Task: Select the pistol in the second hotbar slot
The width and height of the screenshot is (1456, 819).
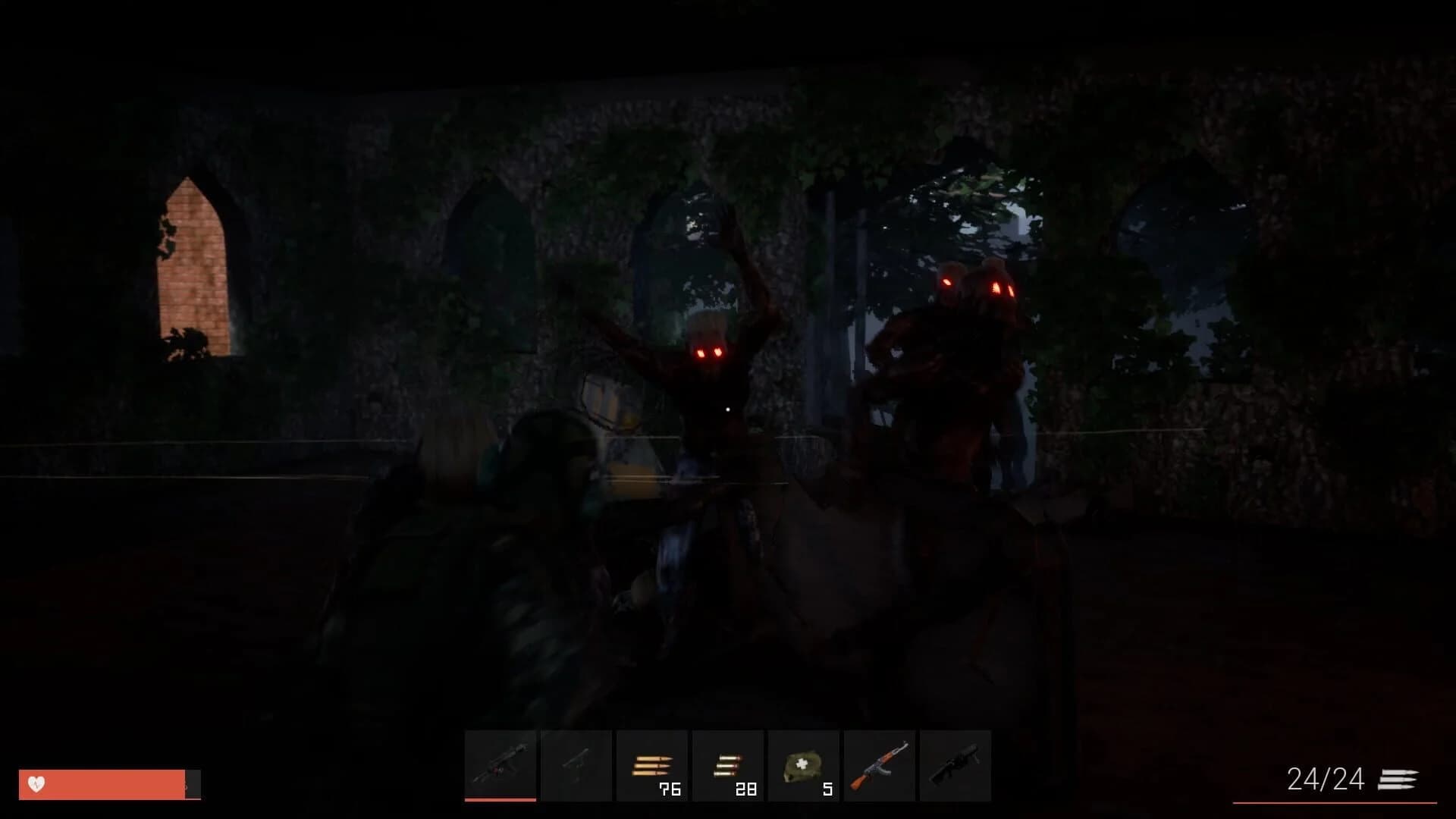Action: [x=576, y=764]
